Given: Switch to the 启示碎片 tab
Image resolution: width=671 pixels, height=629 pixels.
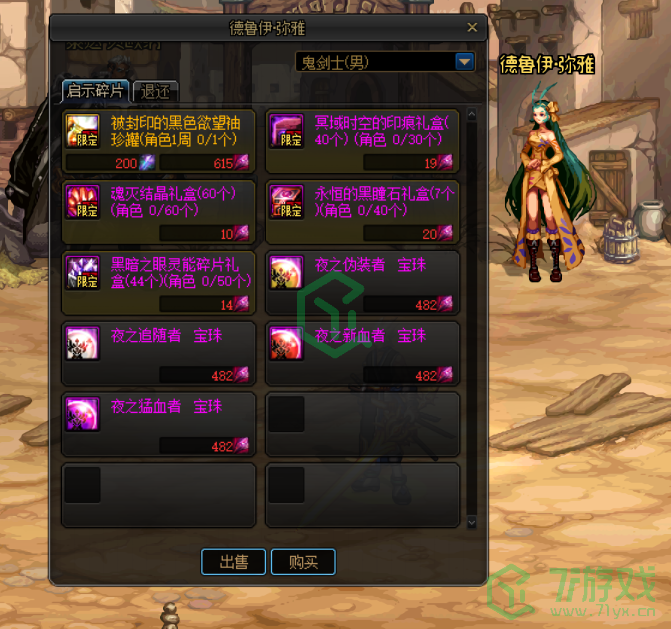Looking at the screenshot, I should (95, 91).
